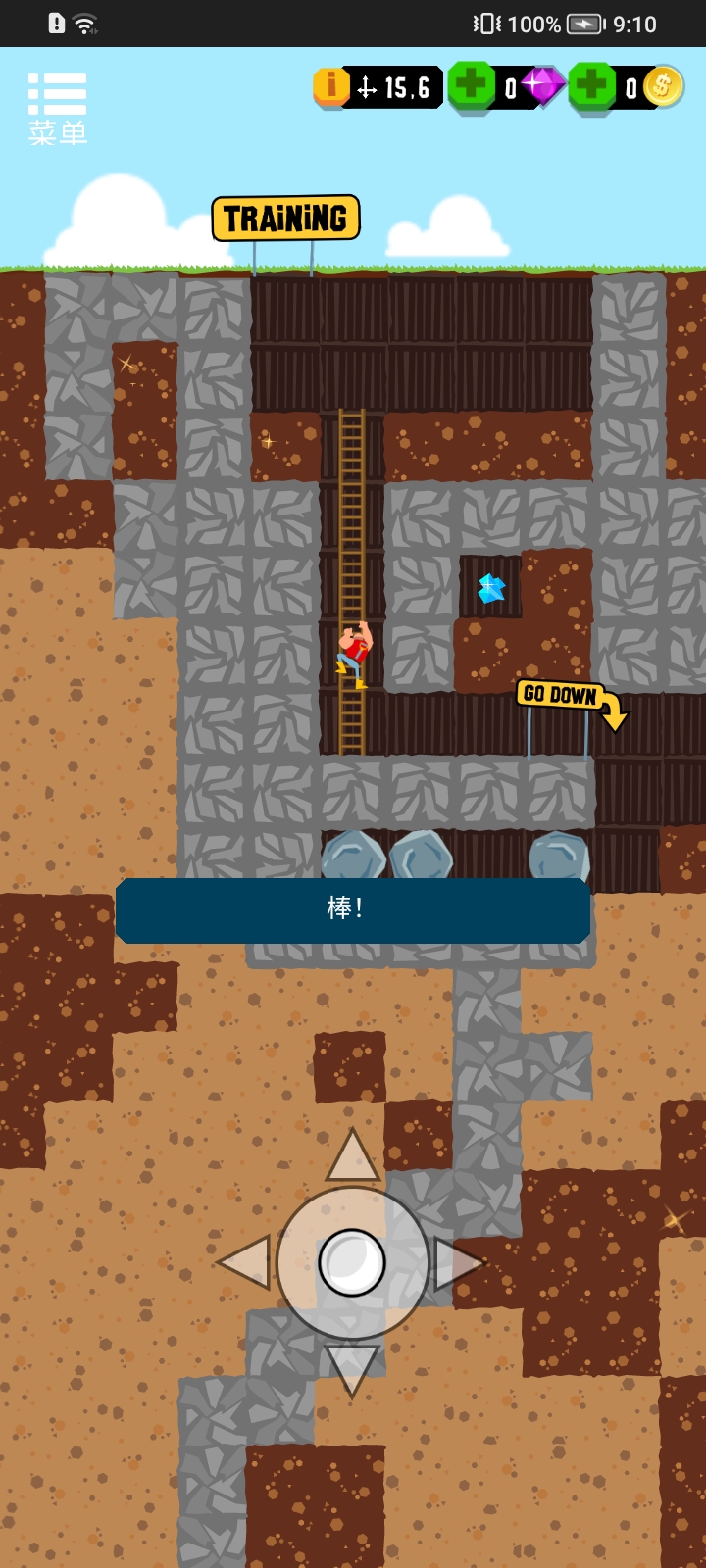This screenshot has width=706, height=1568.
Task: Tap the down arrow on the D-pad
Action: 352,1368
